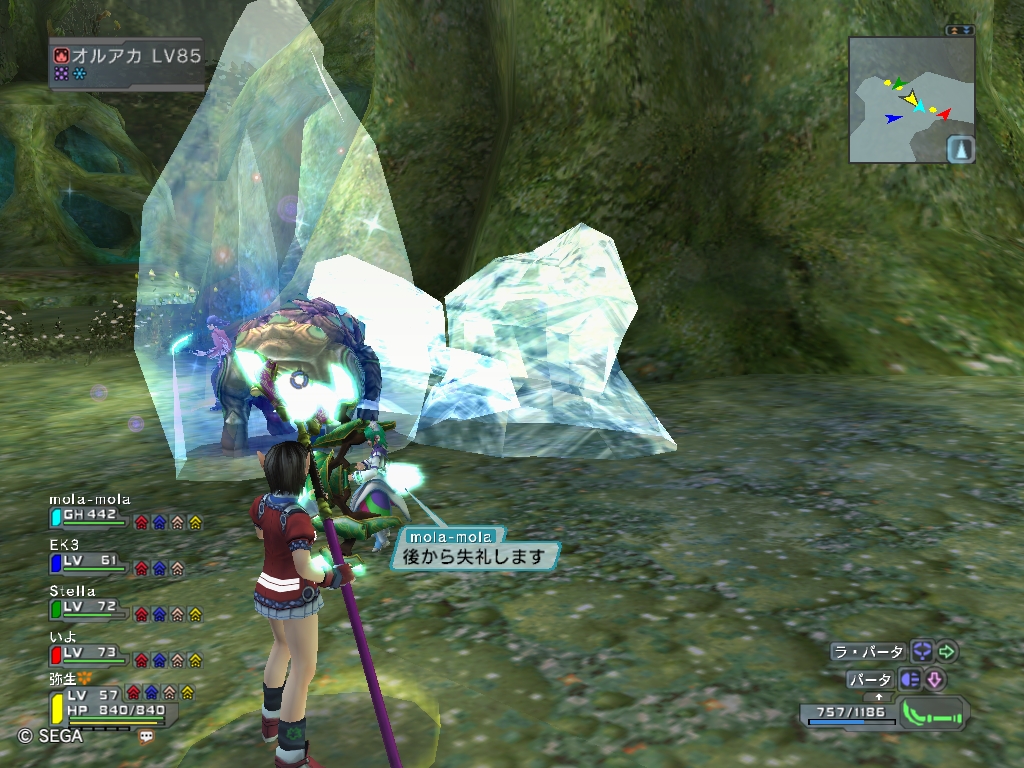Click the minimap in the corner
The height and width of the screenshot is (768, 1024).
point(911,99)
